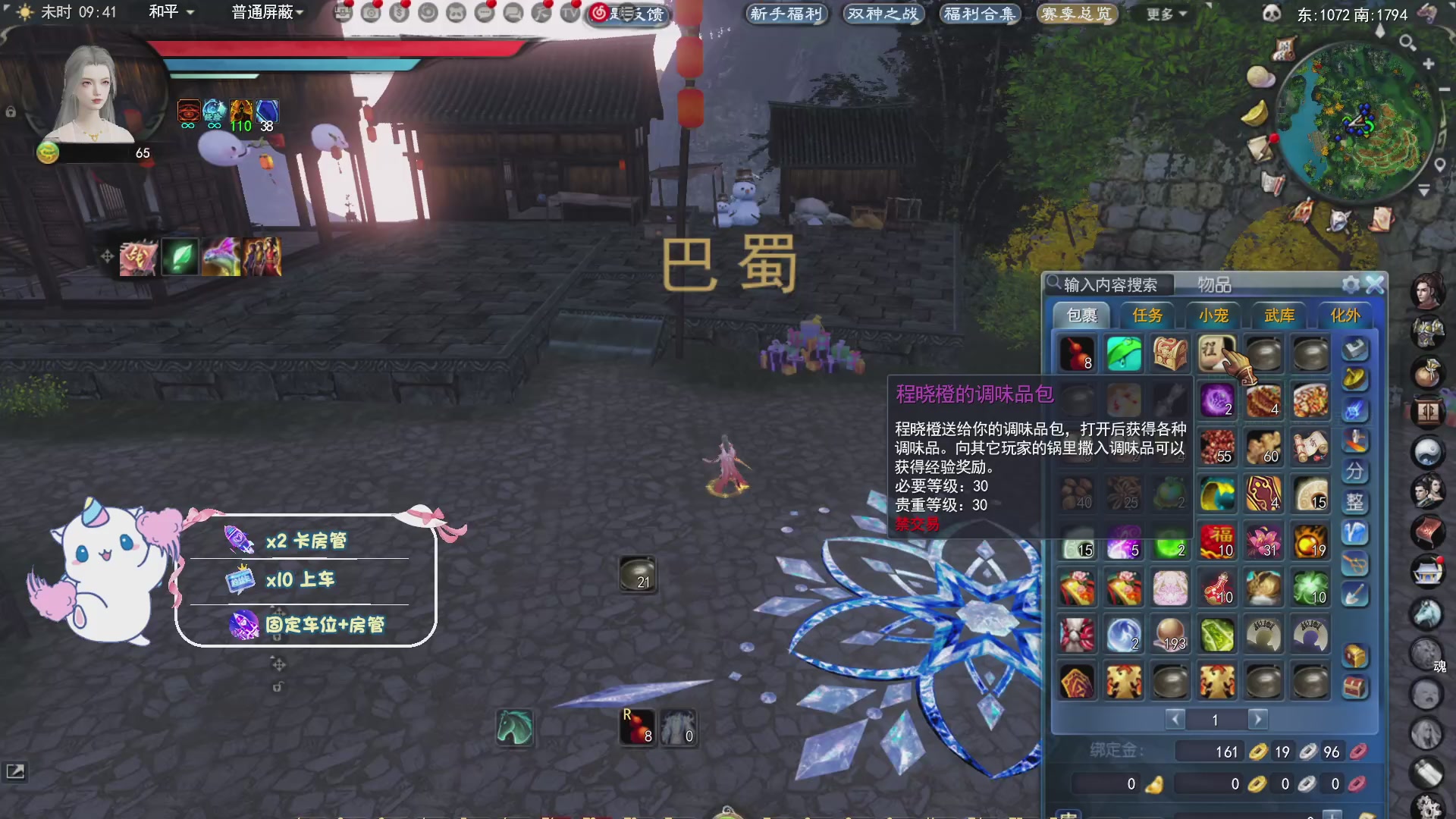The height and width of the screenshot is (819, 1456).
Task: Open the settings gear on the item panel
Action: pos(1352,284)
